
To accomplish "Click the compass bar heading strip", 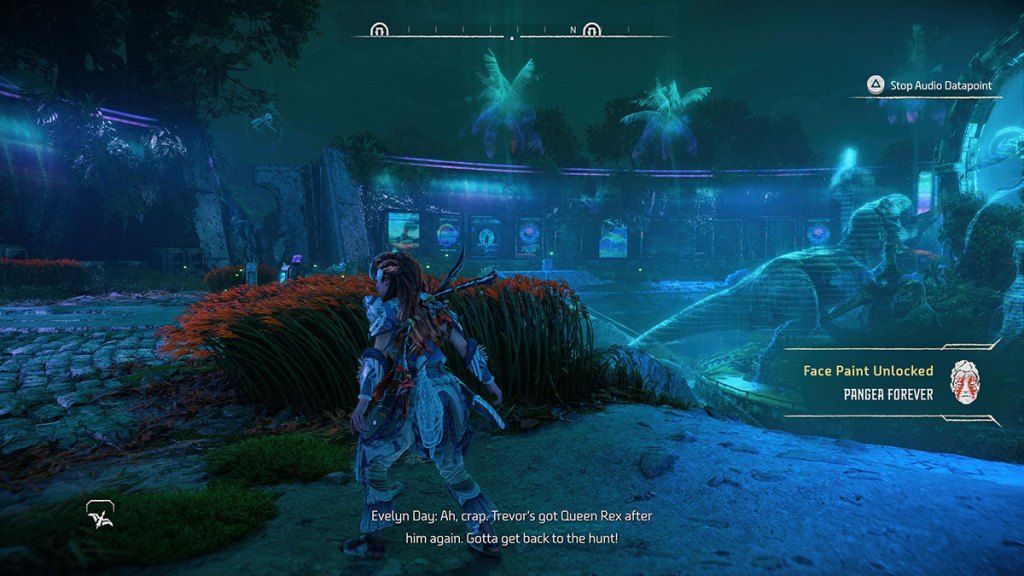I will coord(511,31).
